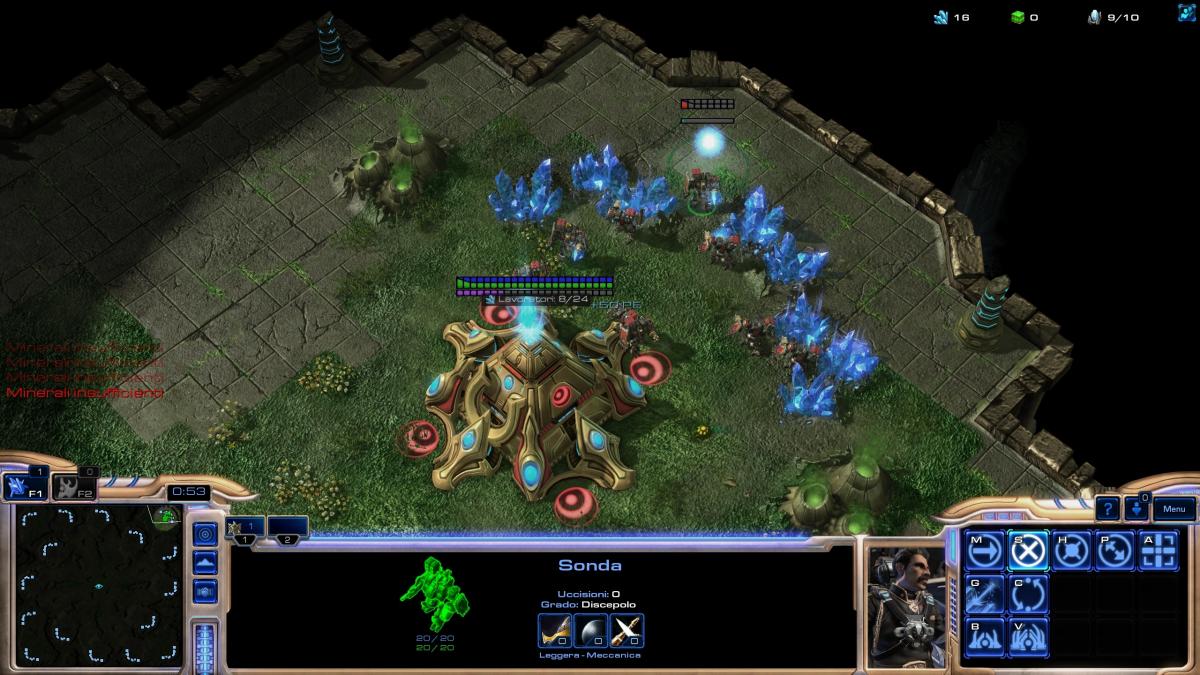Toggle minimap terrain display

pos(205,563)
